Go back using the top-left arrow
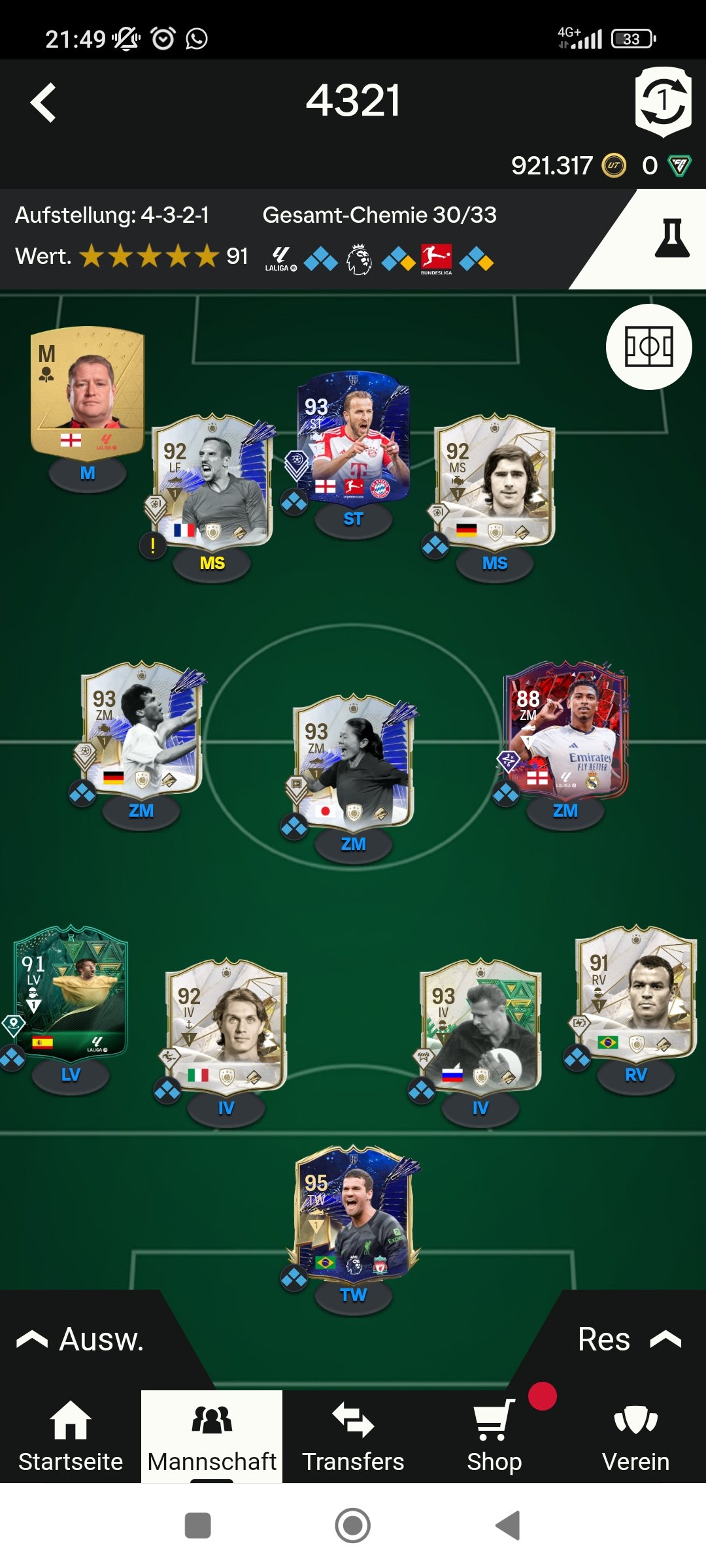This screenshot has width=706, height=1568. pos(43,103)
